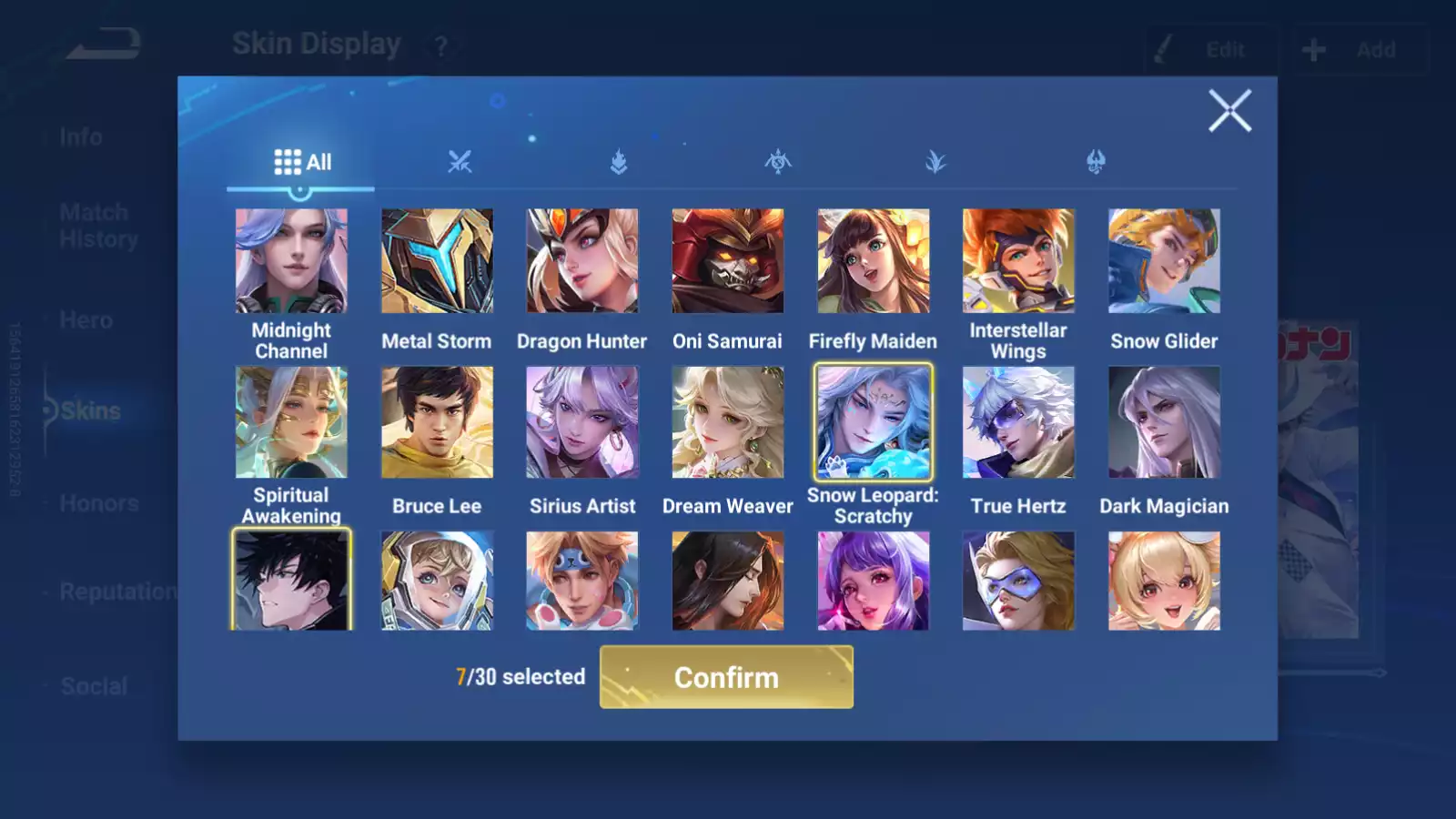Viewport: 1456px width, 819px height.
Task: Select the Sirius Artist skin
Action: coord(582,422)
